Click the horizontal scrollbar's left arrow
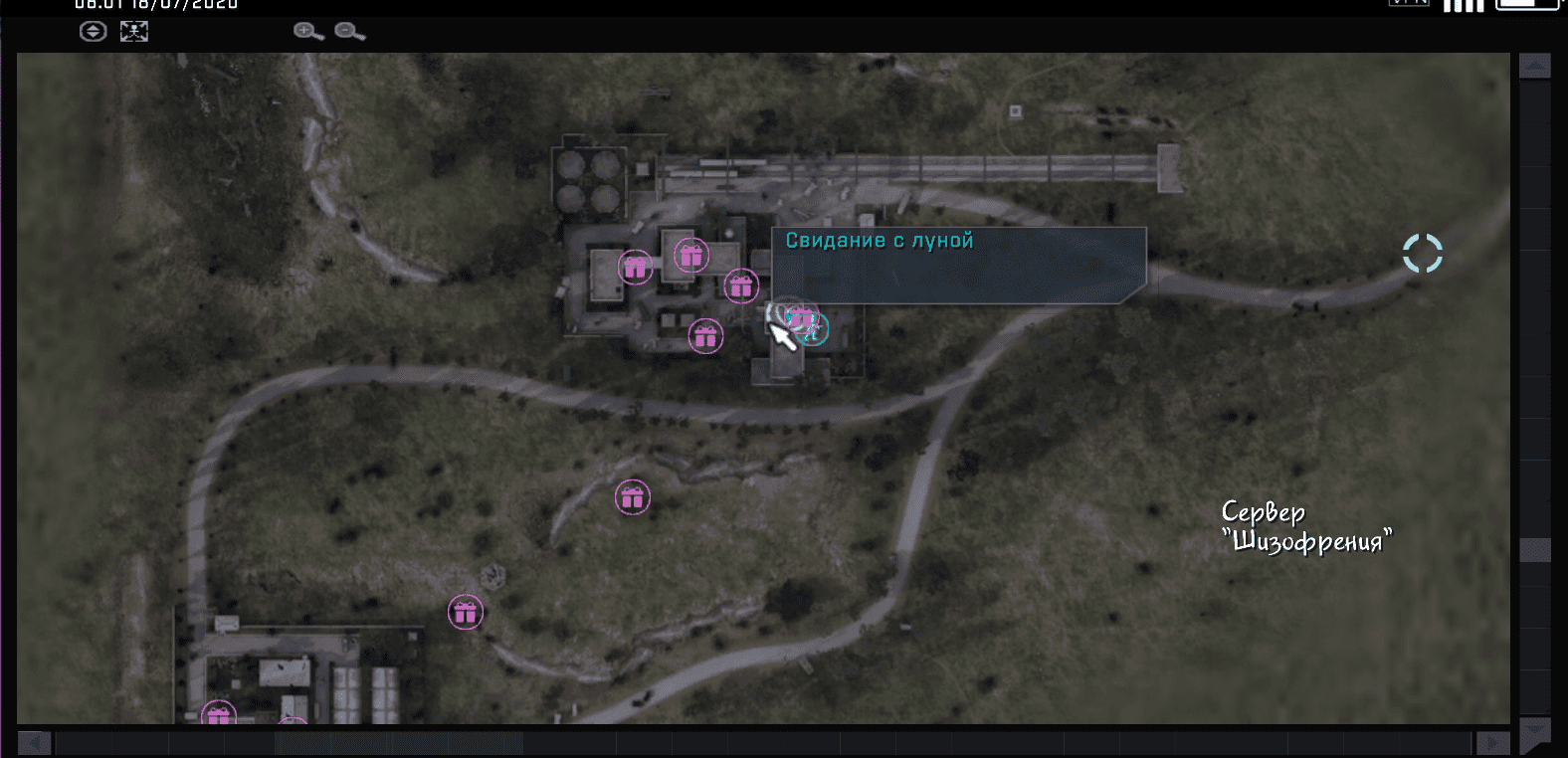 [34, 743]
